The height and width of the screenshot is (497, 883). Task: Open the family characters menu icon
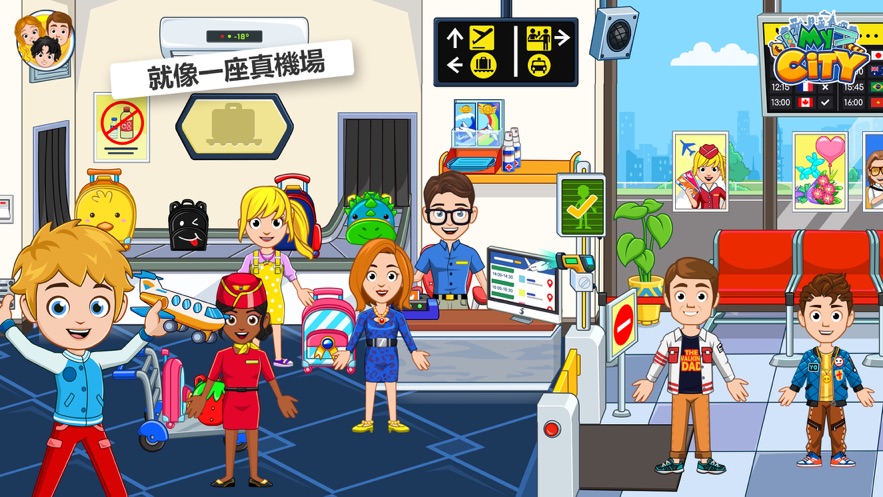(x=44, y=40)
